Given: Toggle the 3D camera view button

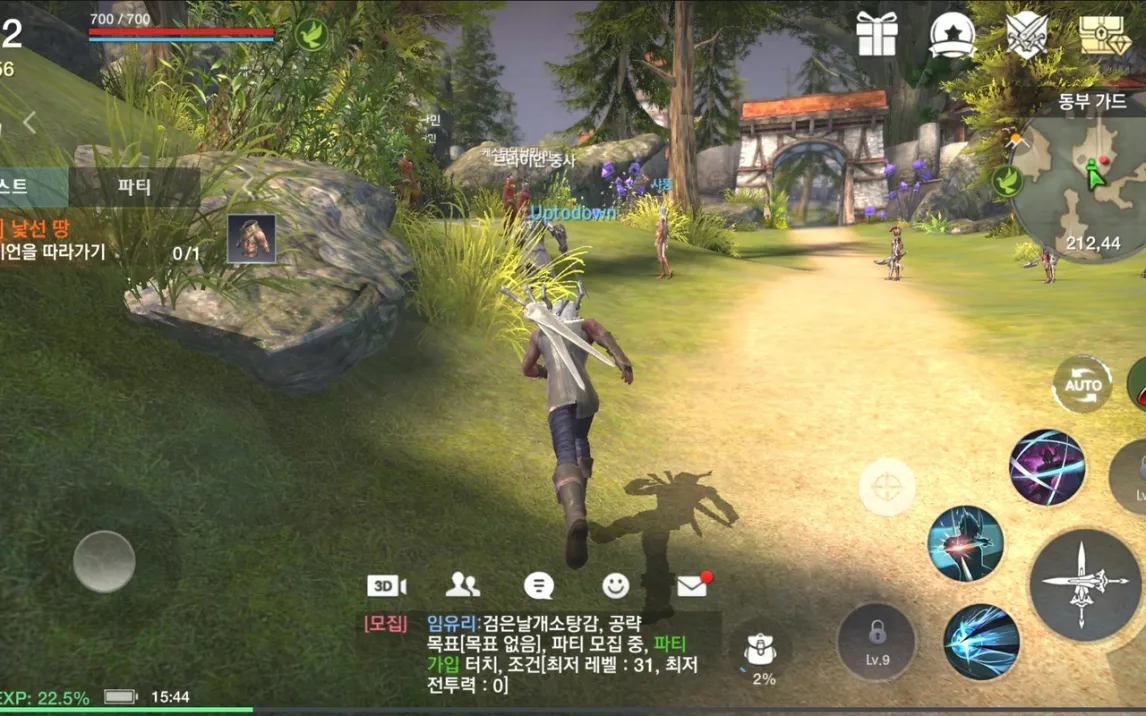Looking at the screenshot, I should click(386, 586).
